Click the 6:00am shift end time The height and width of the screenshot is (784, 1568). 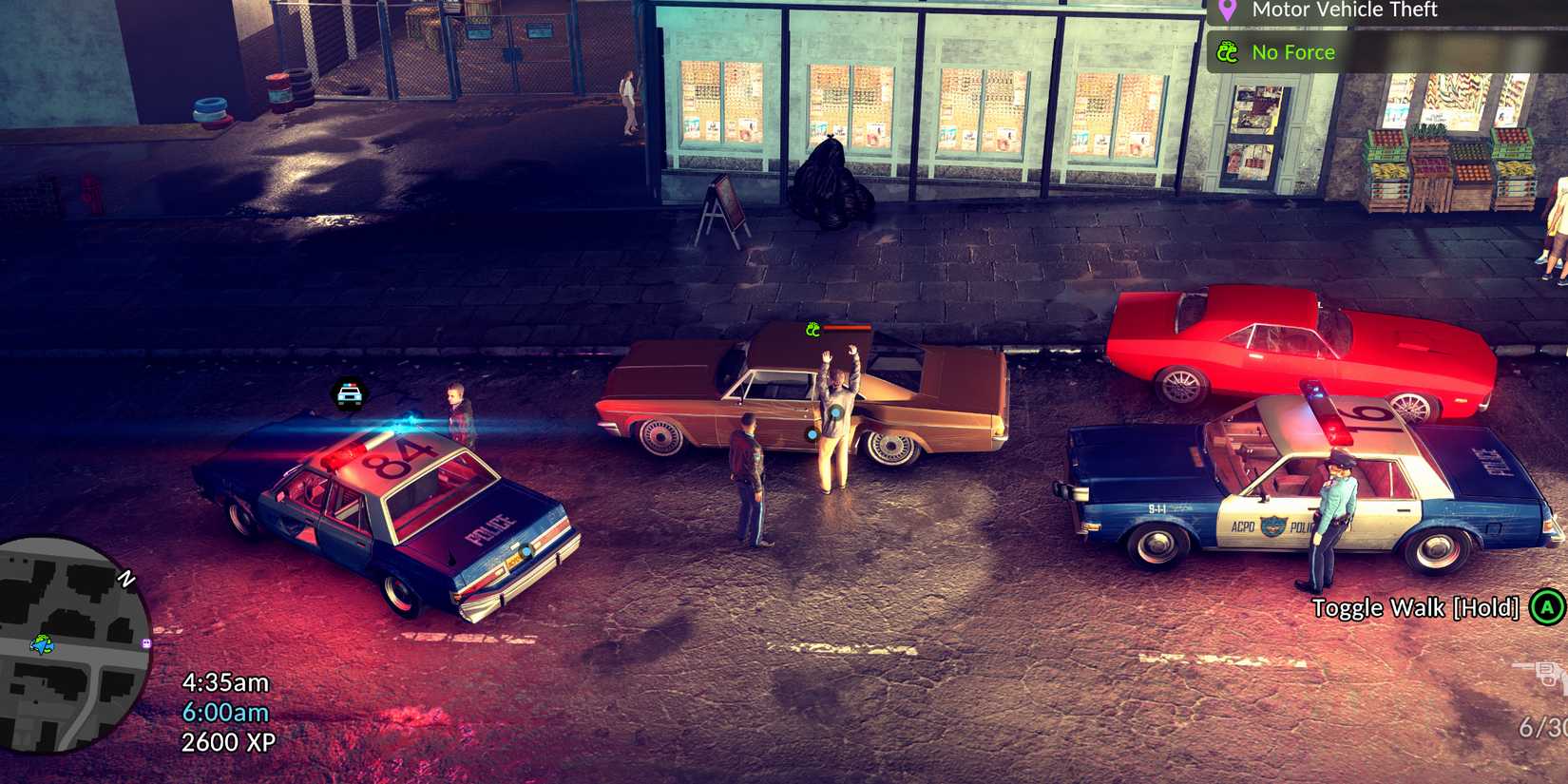(x=225, y=710)
